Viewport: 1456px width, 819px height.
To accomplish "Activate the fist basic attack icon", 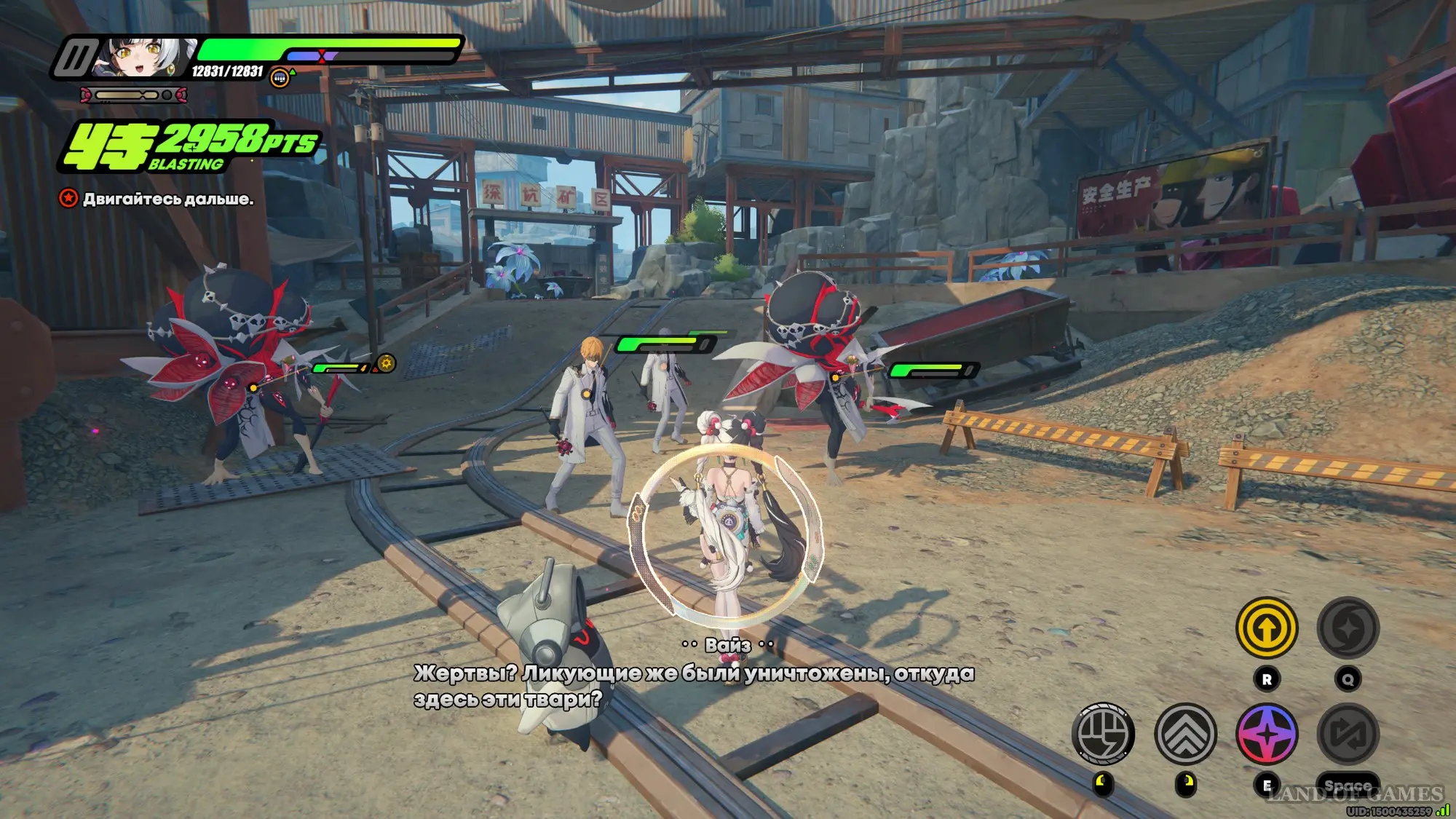I will tap(1103, 734).
